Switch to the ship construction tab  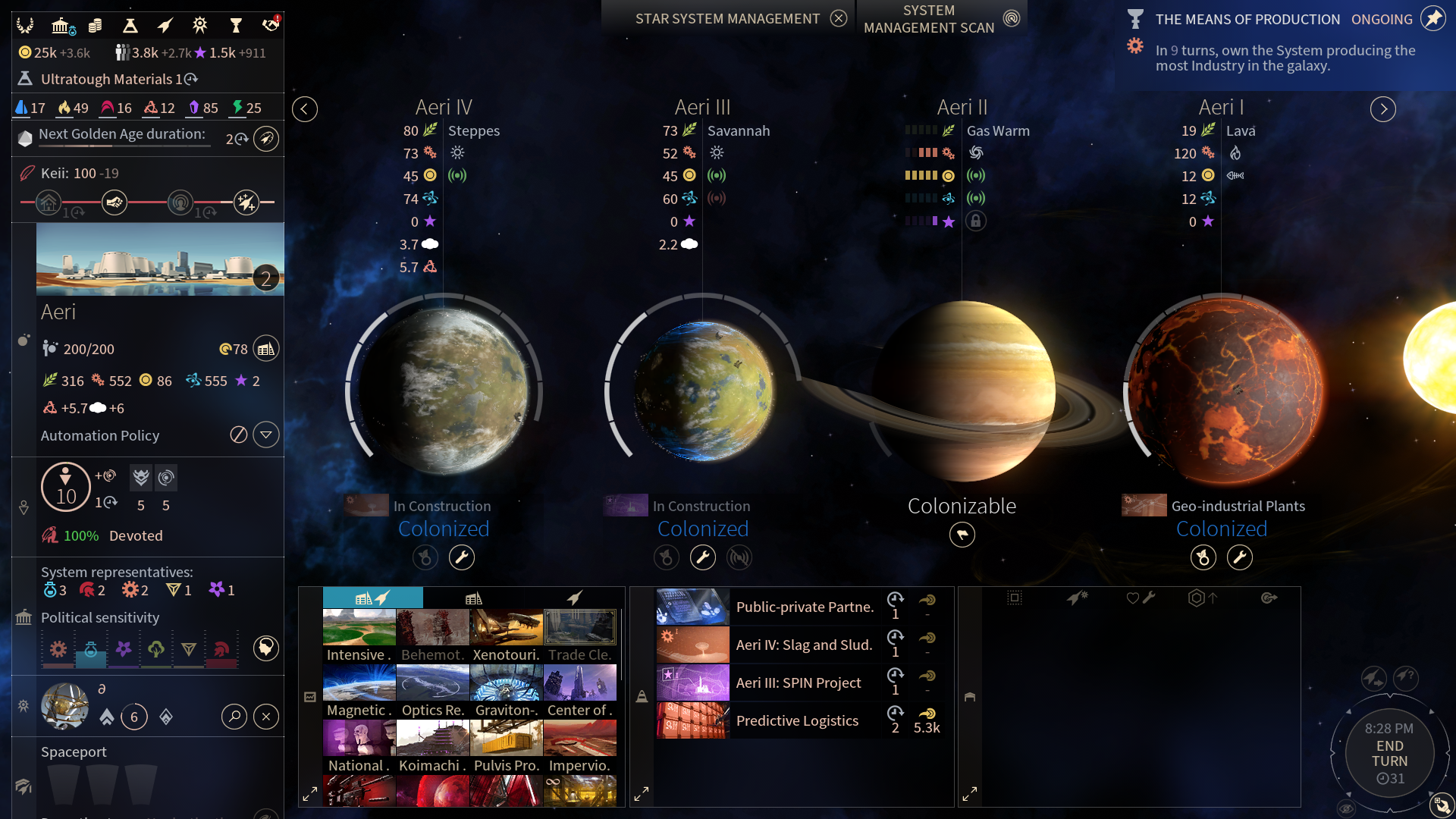coord(574,598)
